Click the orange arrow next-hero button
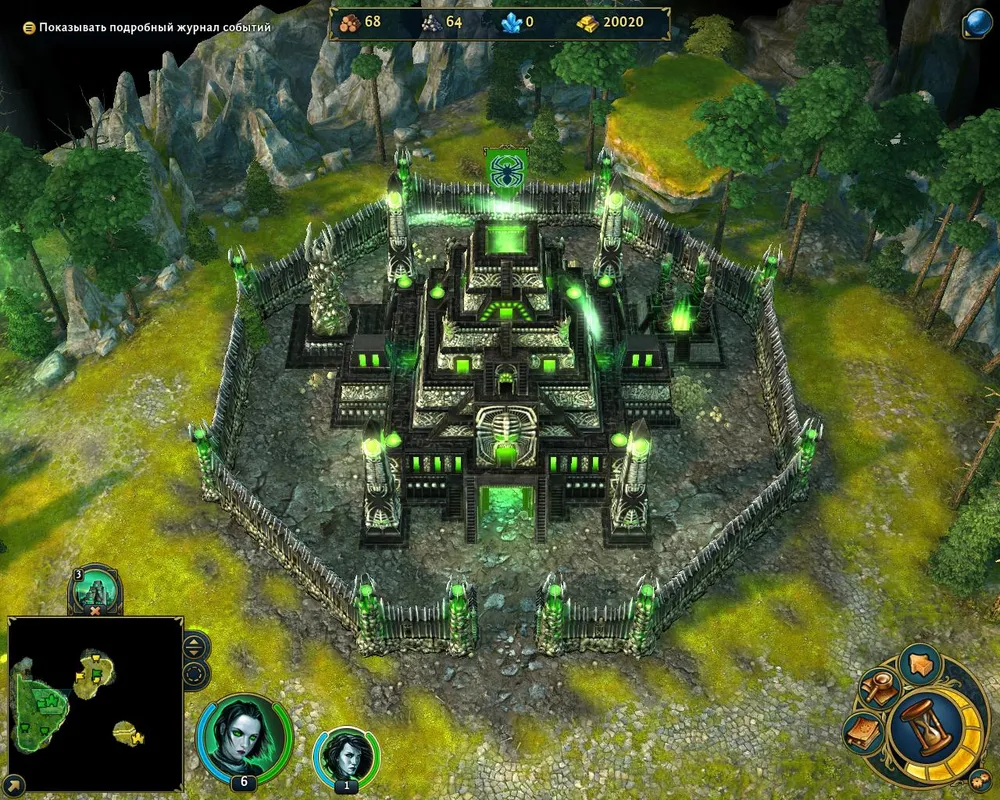1000x800 pixels. point(920,662)
